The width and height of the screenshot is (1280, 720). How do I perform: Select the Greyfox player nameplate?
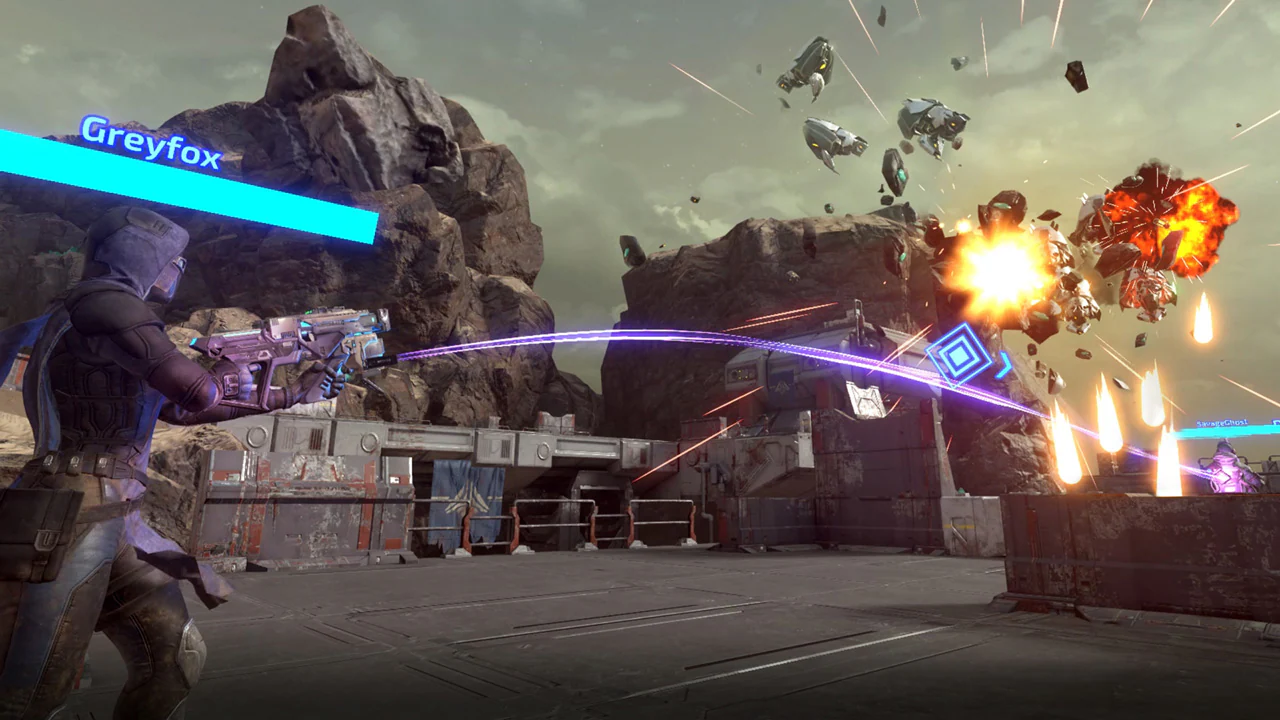click(150, 130)
